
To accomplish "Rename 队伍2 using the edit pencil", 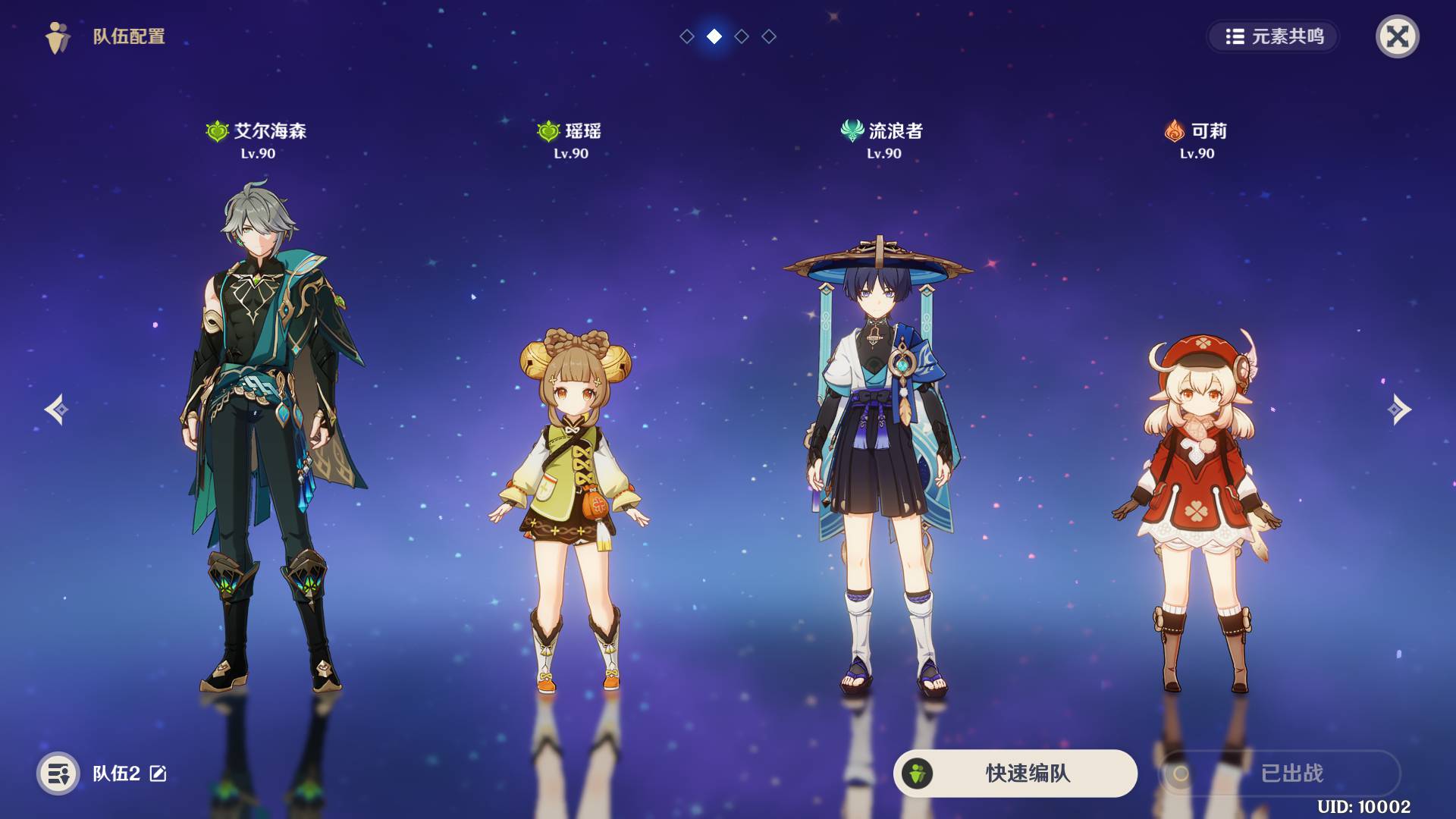I will click(158, 773).
